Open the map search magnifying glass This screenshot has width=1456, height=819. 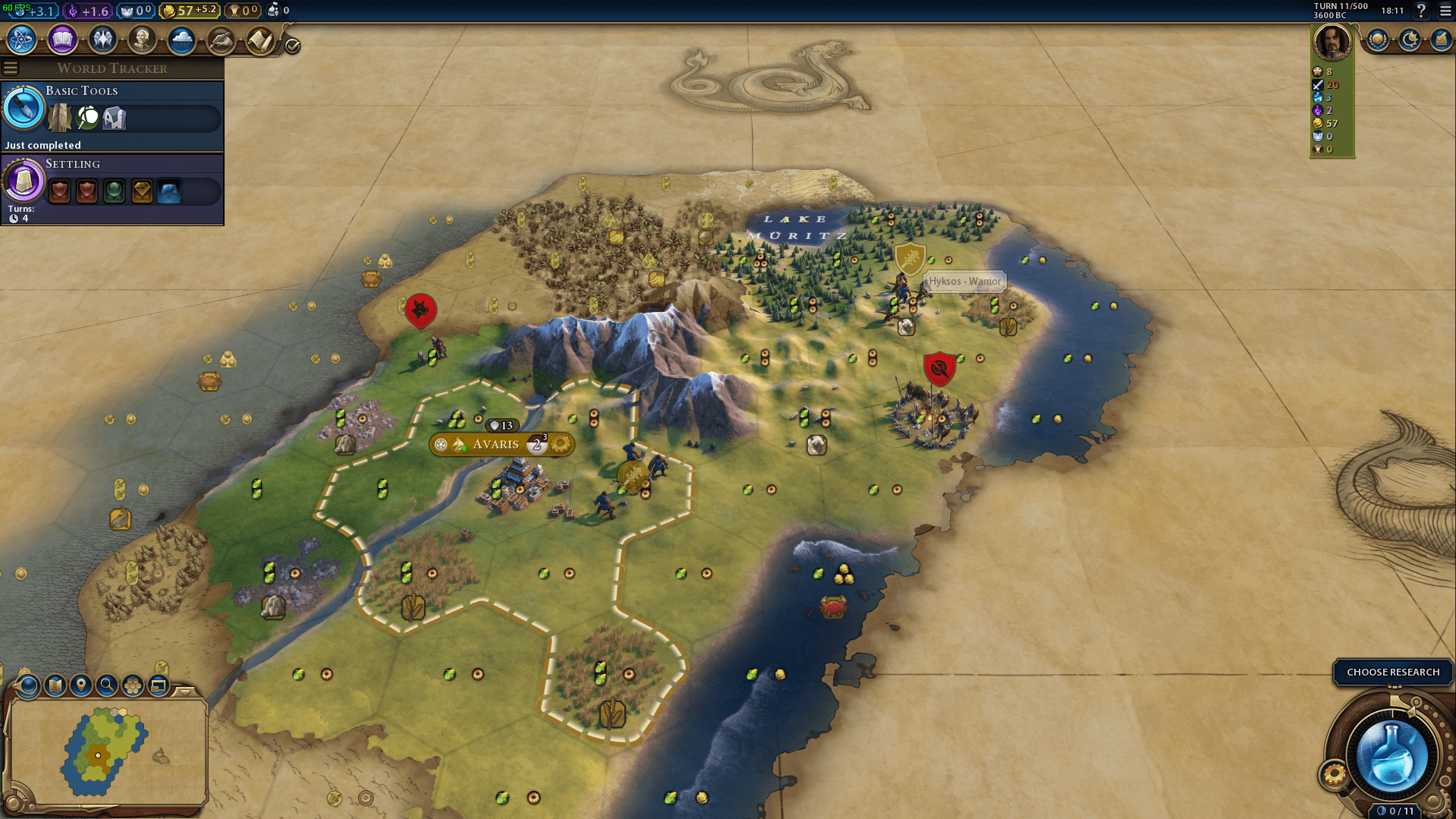107,685
